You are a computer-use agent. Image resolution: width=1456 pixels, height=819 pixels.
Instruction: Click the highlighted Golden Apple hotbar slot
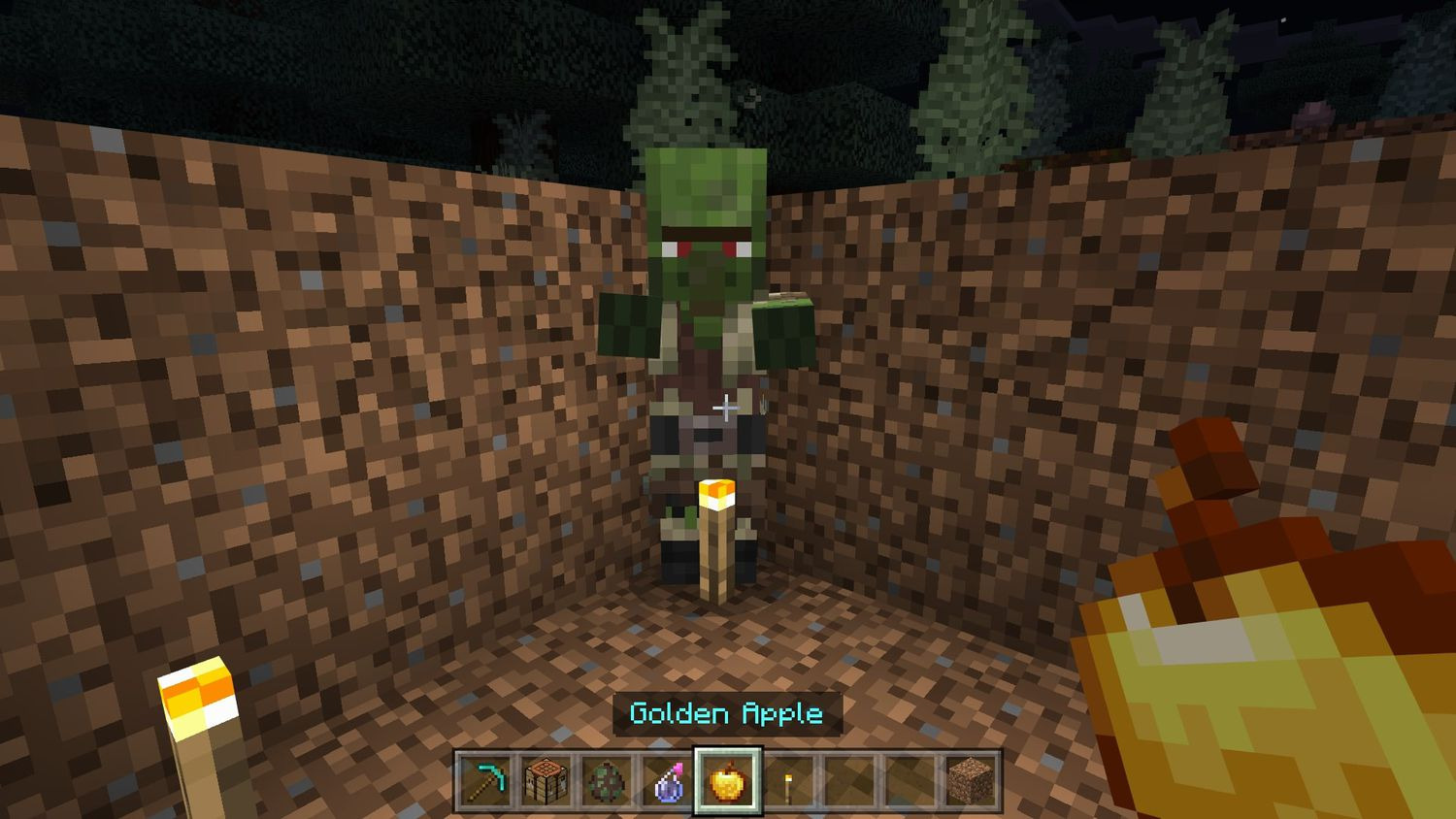(726, 784)
